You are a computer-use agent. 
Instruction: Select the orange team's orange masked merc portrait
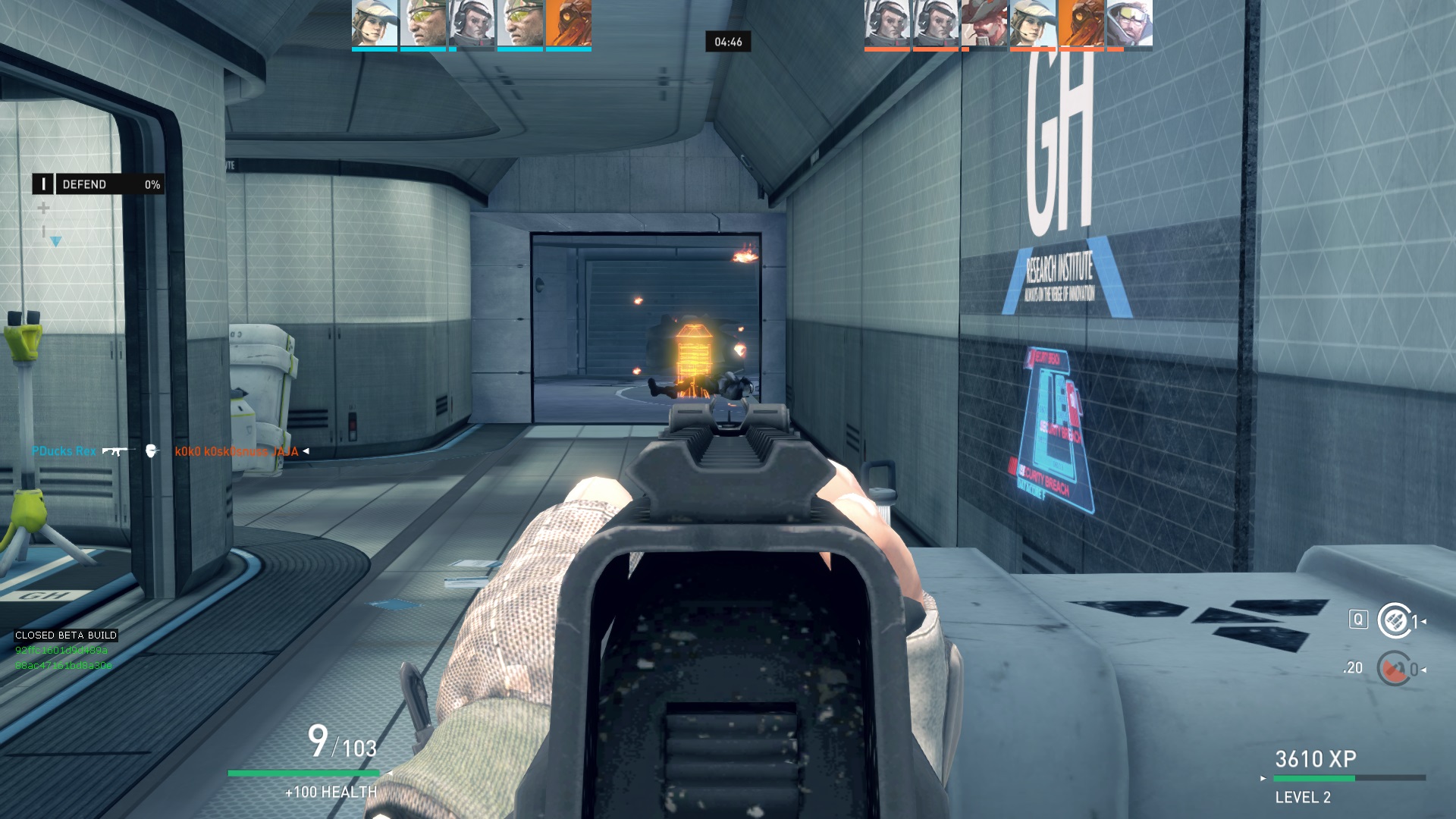[x=1081, y=24]
